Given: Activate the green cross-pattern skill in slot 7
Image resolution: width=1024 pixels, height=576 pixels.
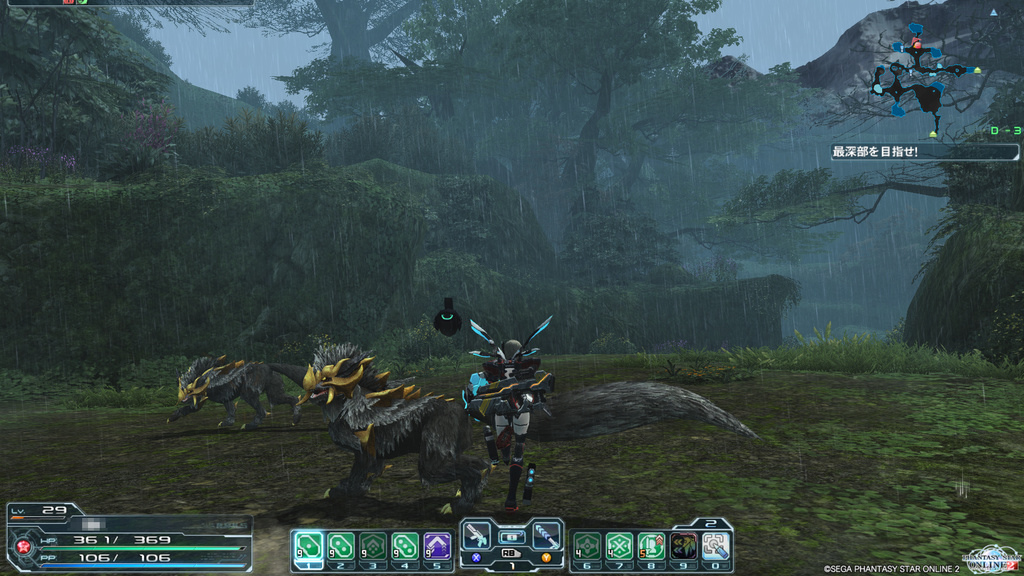Looking at the screenshot, I should tap(620, 546).
